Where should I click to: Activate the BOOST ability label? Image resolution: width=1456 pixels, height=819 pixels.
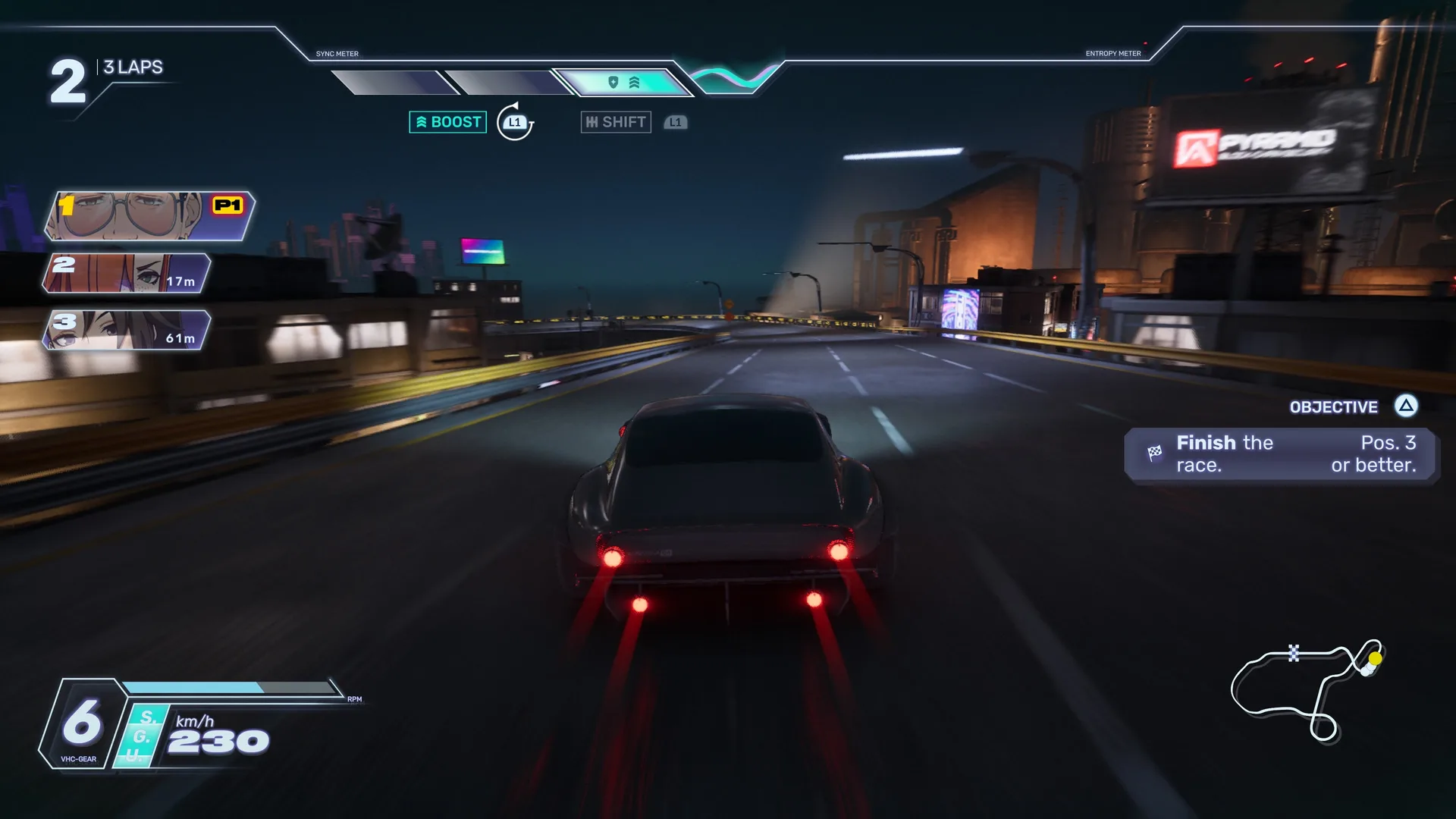tap(448, 122)
